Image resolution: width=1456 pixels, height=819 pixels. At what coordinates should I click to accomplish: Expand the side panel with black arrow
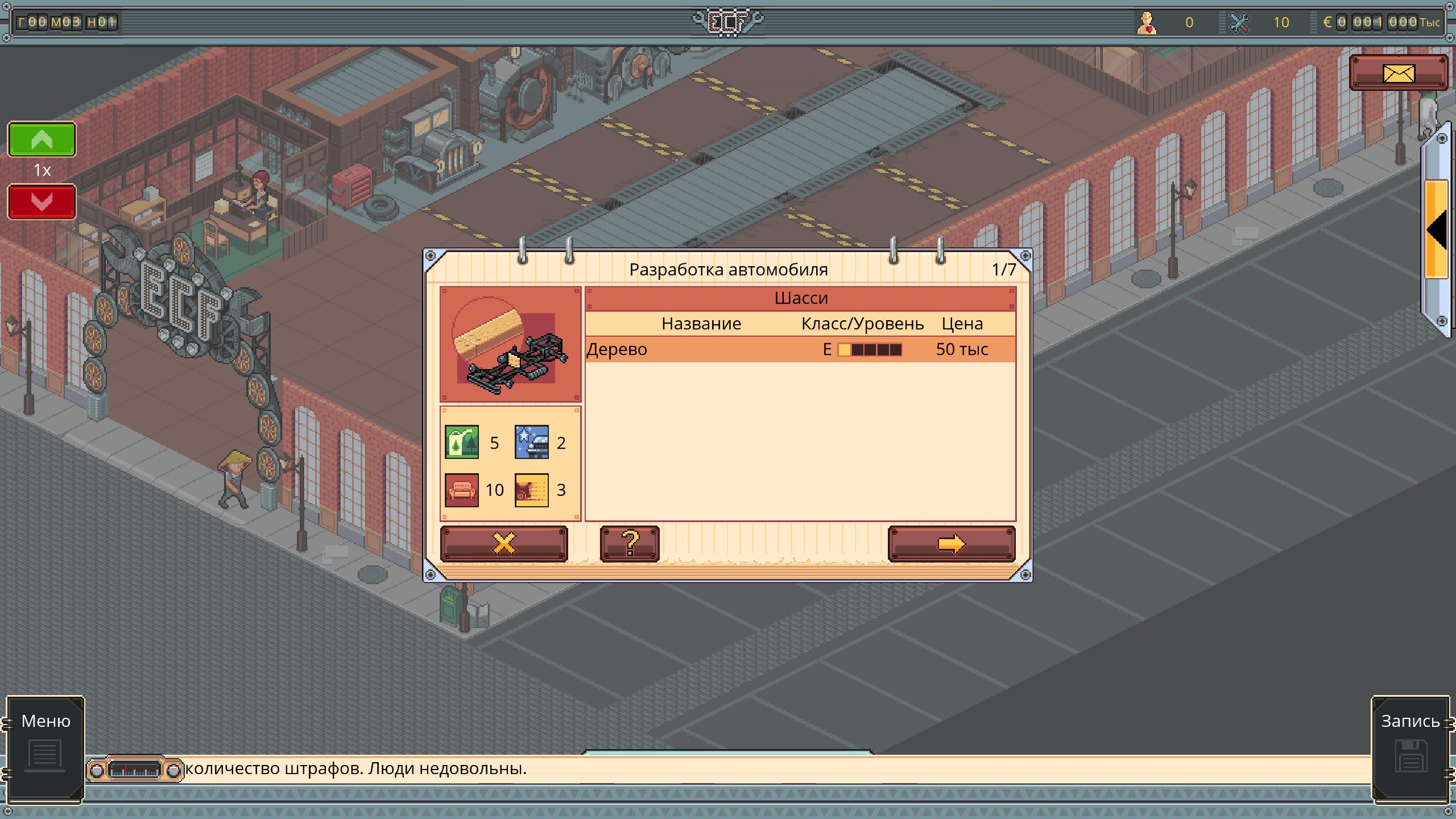pos(1437,230)
